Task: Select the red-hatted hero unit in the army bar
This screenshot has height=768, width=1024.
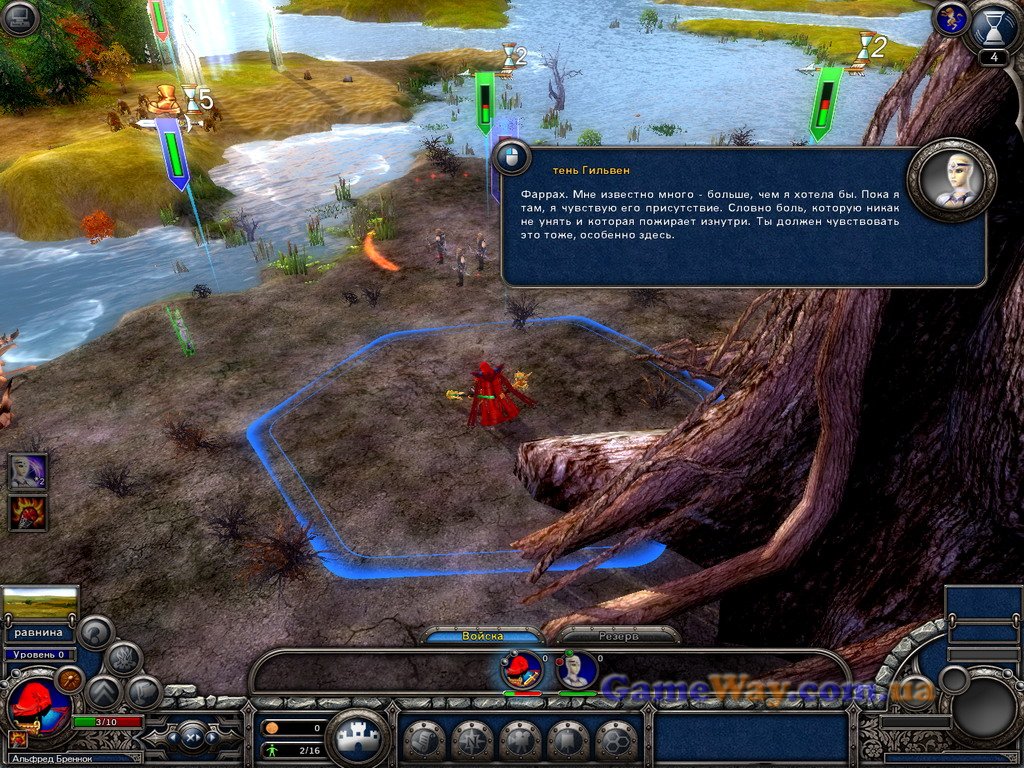Action: point(521,669)
